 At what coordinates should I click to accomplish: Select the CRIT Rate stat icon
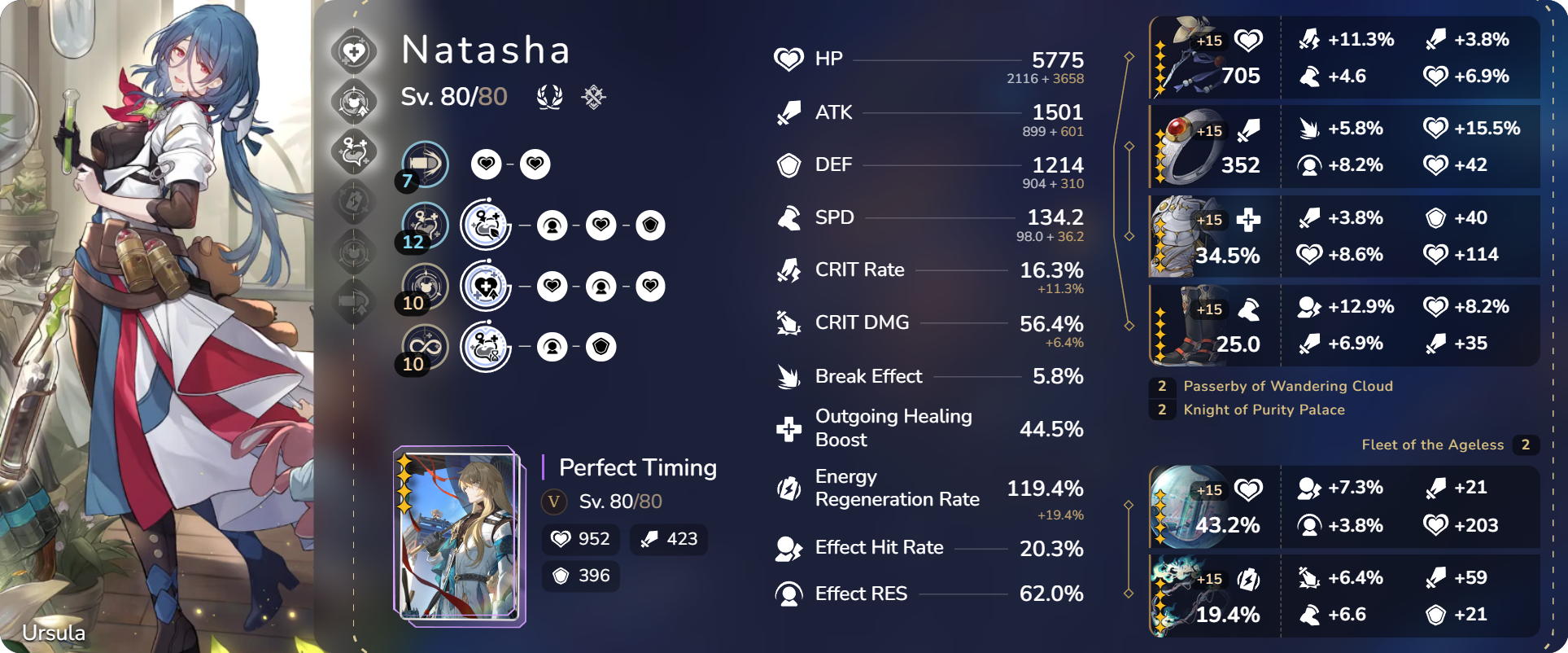pos(788,269)
